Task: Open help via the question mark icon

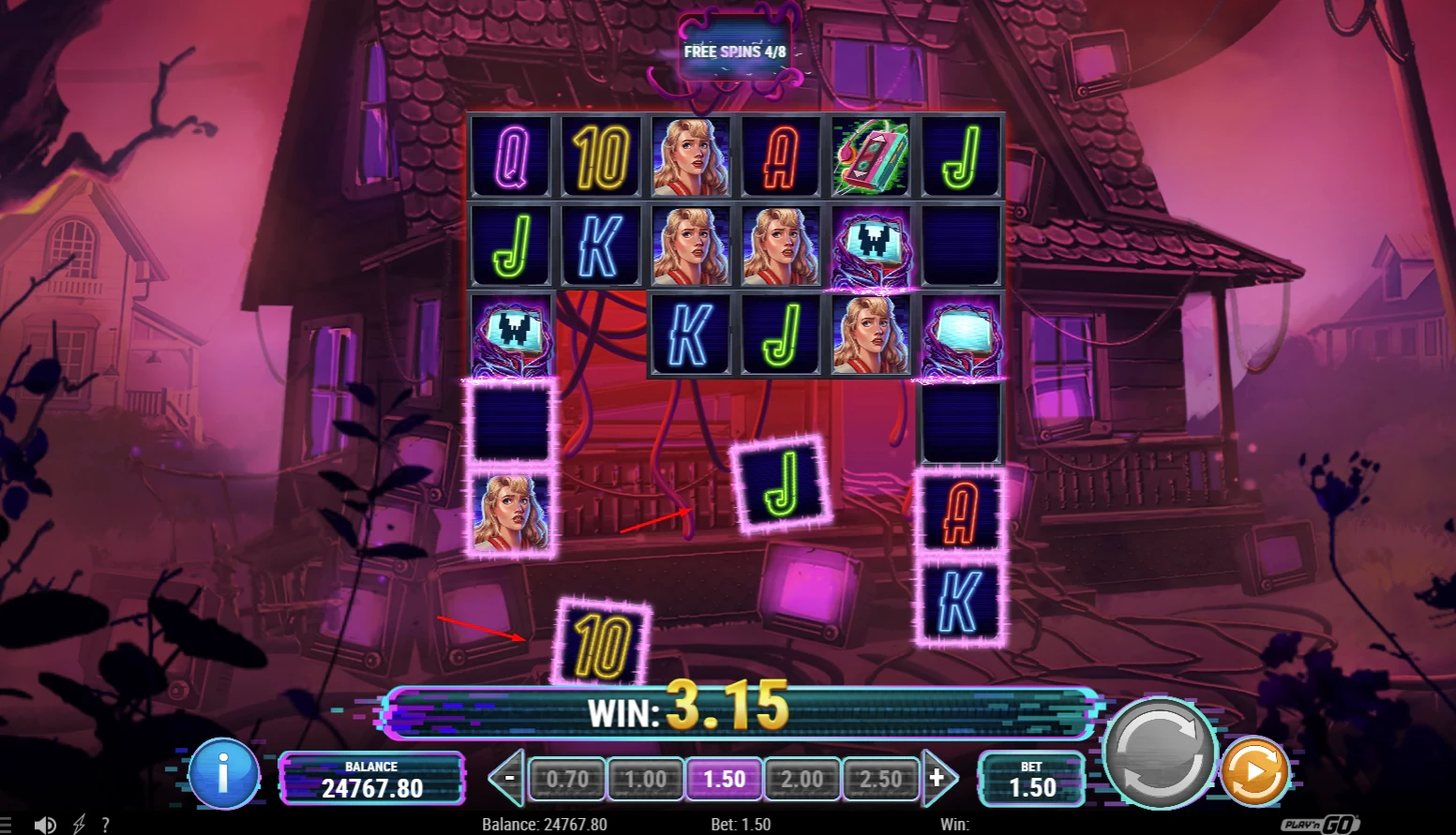Action: point(105,825)
